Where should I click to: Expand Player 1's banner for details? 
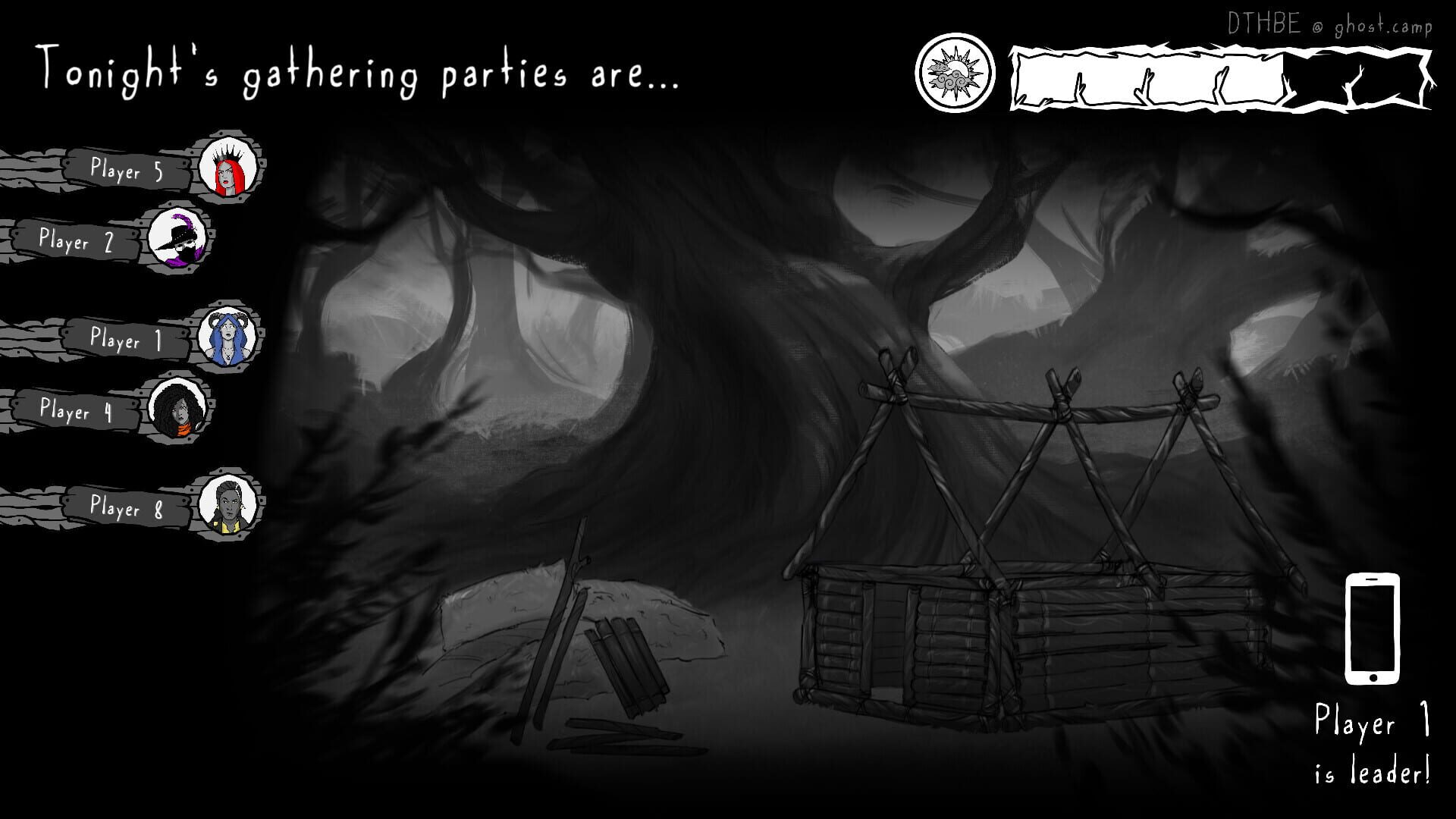click(x=125, y=341)
